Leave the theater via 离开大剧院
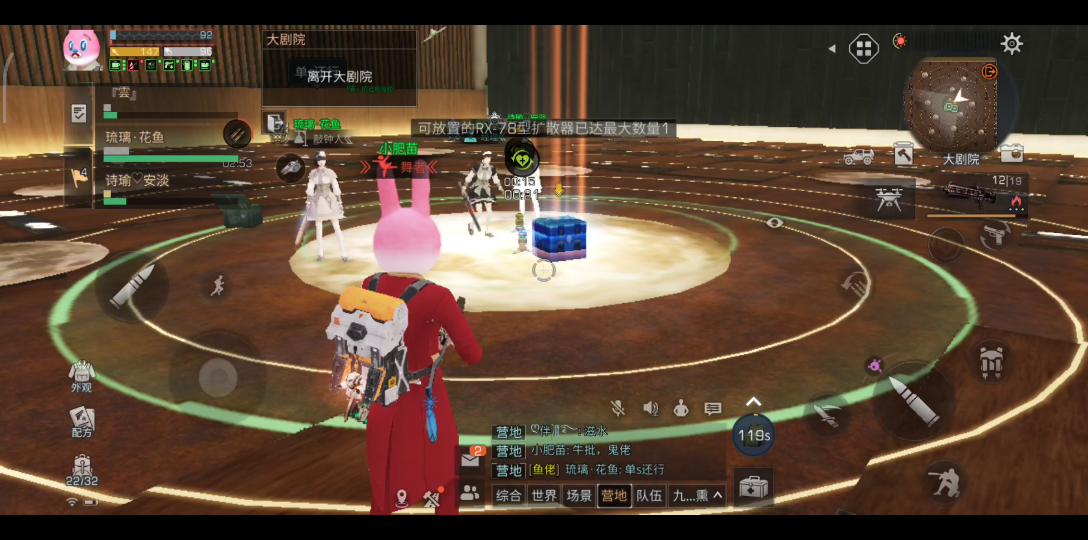Image resolution: width=1088 pixels, height=540 pixels. click(x=339, y=76)
